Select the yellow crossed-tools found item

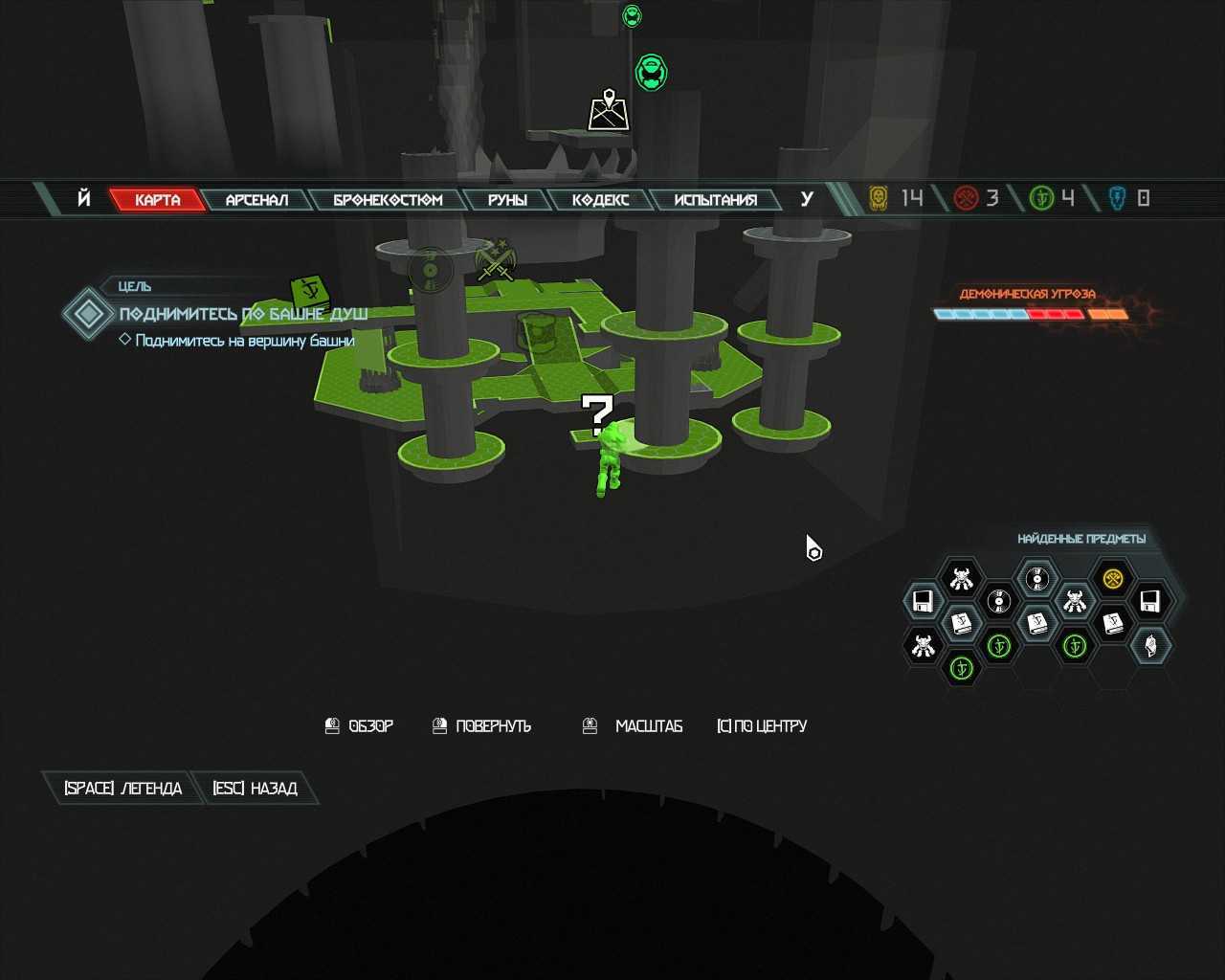point(1112,578)
